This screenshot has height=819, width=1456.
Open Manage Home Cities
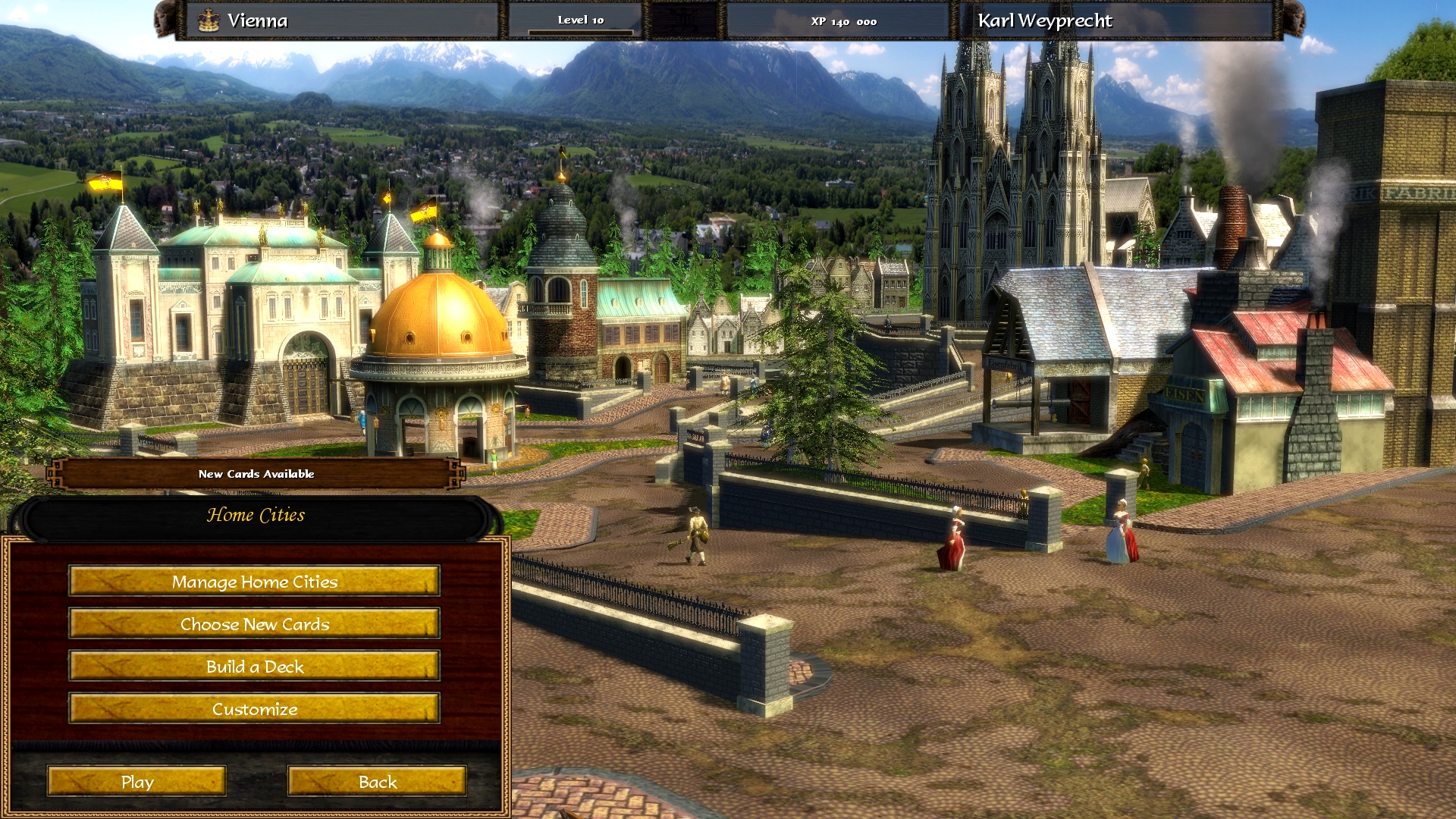(x=254, y=582)
